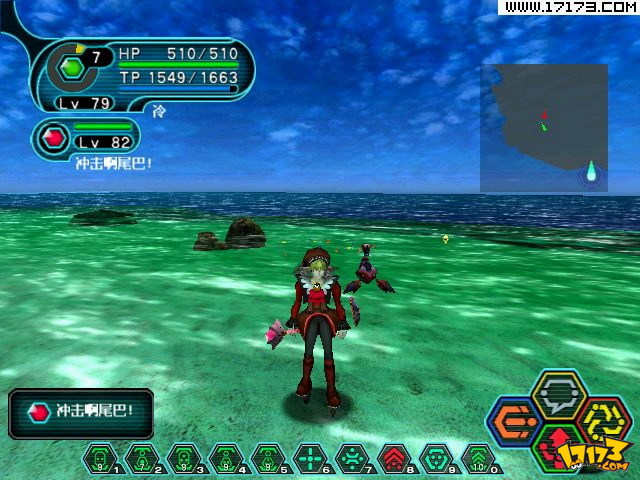Select the hotbar slot numbered 1
The height and width of the screenshot is (480, 640).
pyautogui.click(x=99, y=458)
